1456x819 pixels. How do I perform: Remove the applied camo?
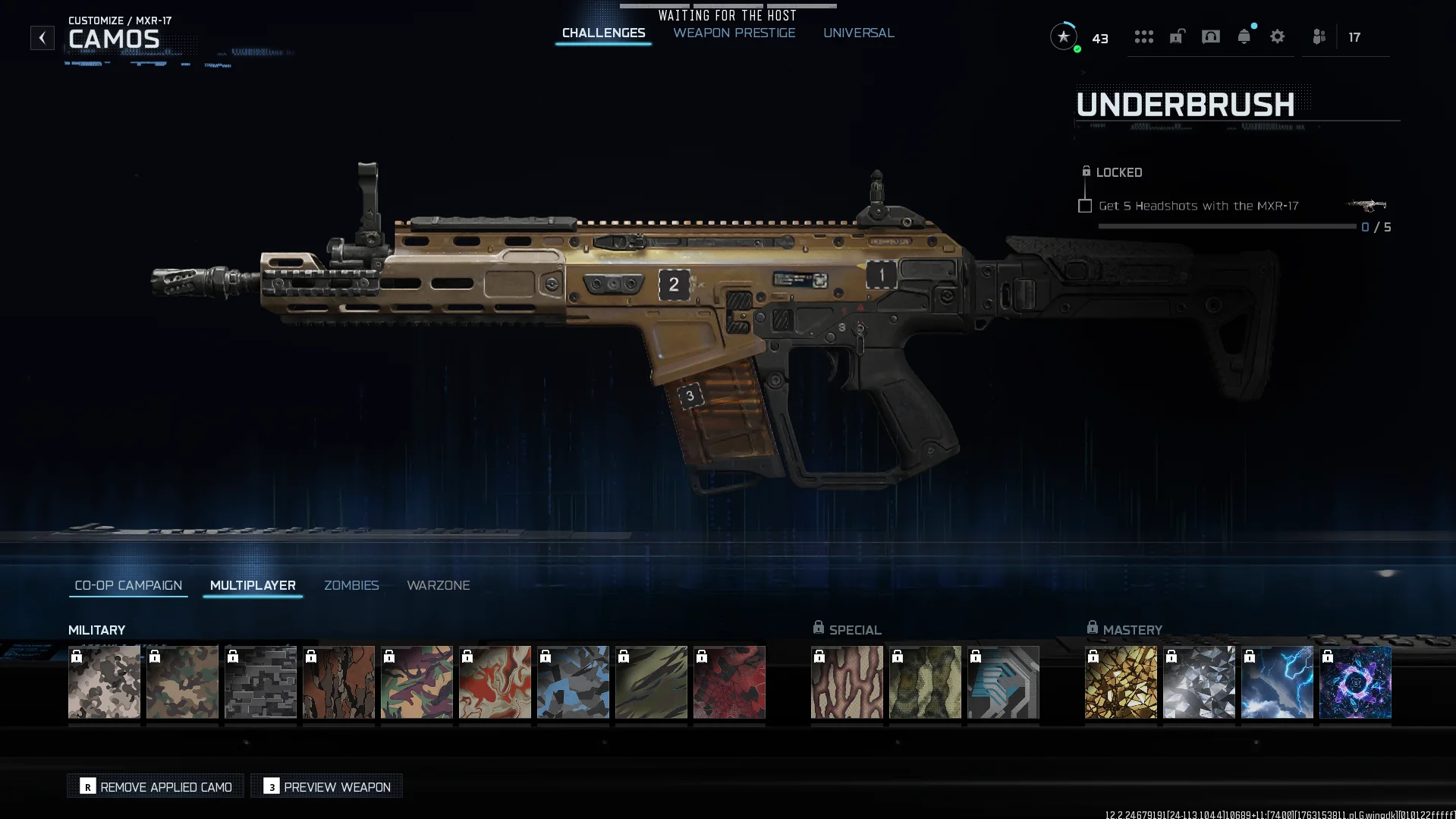pos(156,786)
